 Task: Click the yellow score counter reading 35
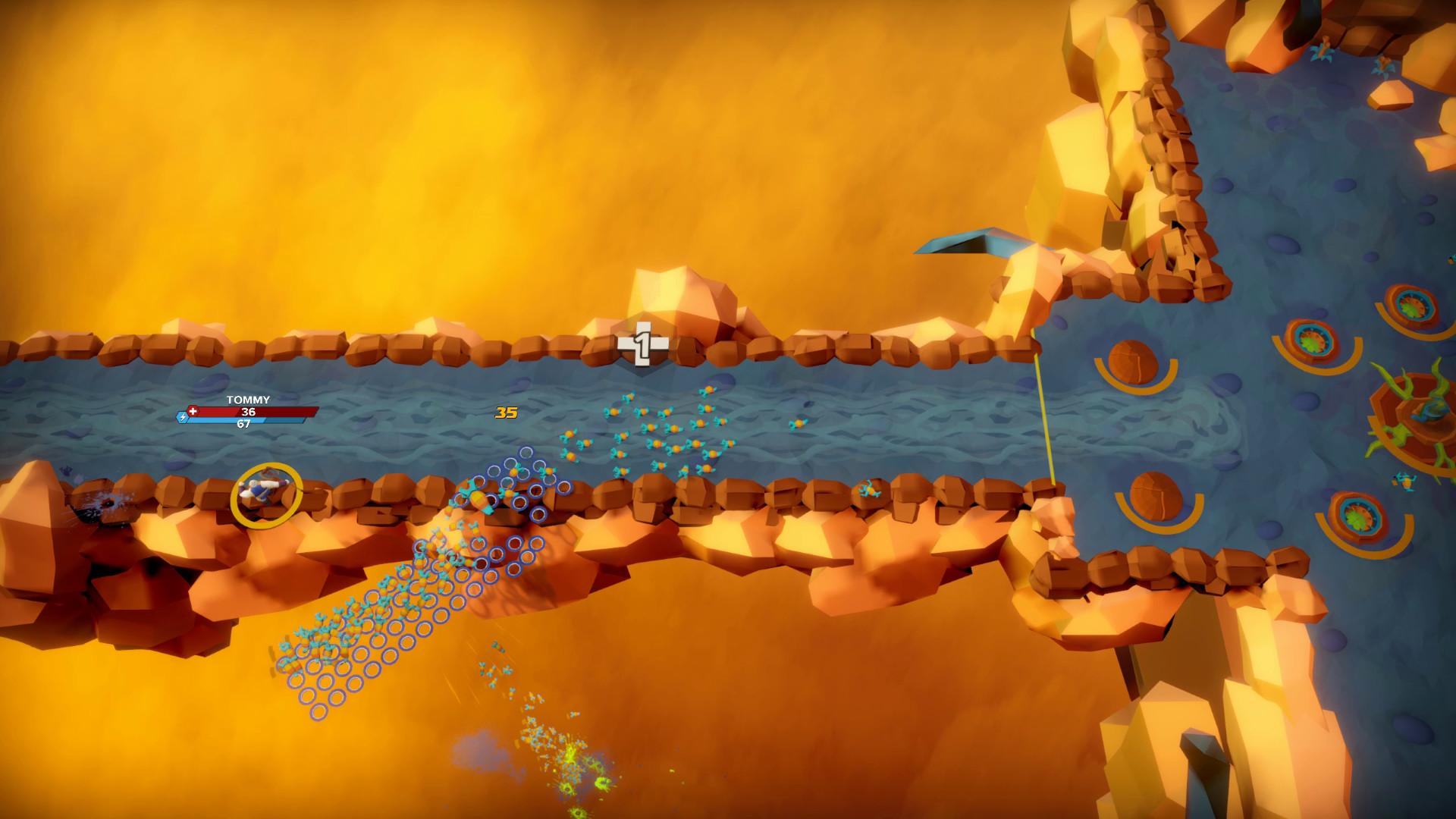coord(507,412)
